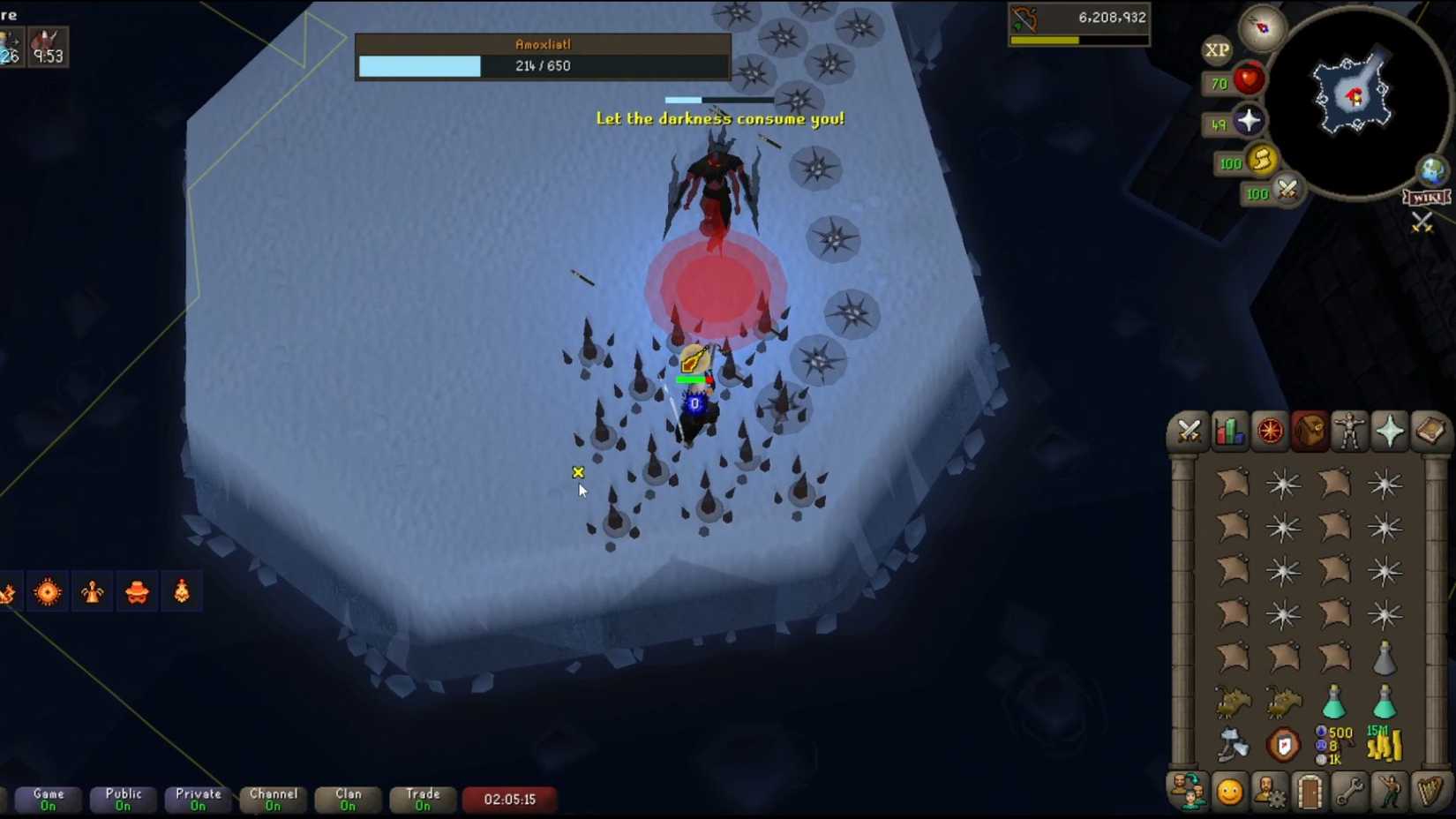
Task: Open the Combat Options tab
Action: coord(1190,432)
